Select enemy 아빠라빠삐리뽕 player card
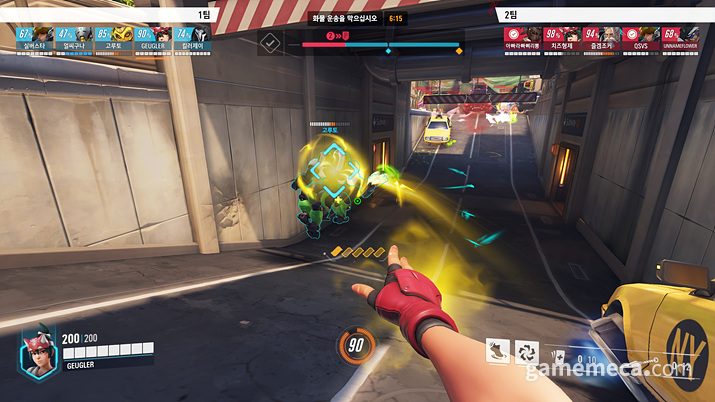715x402 pixels. pos(523,37)
